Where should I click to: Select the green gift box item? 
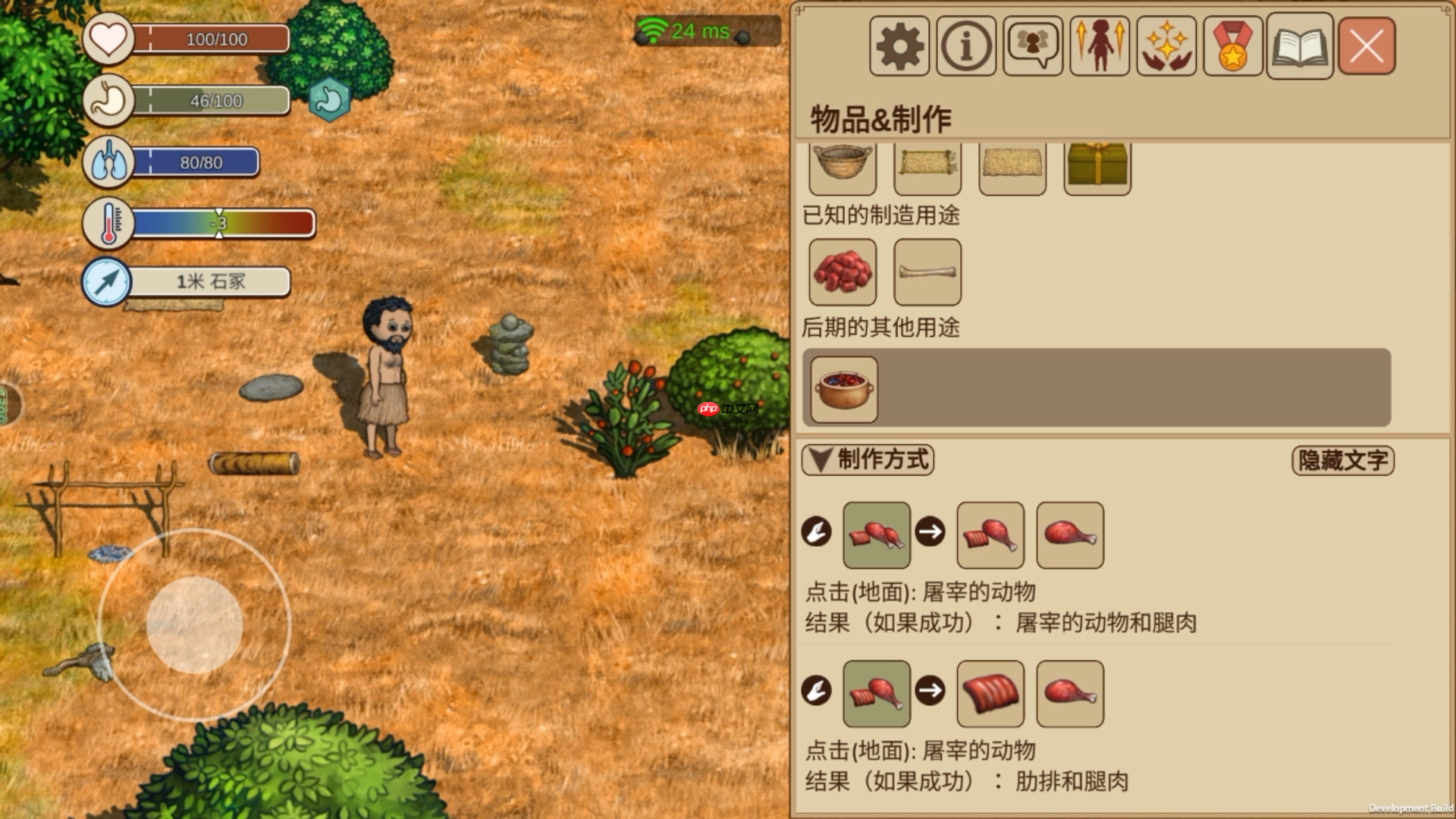pyautogui.click(x=1097, y=167)
